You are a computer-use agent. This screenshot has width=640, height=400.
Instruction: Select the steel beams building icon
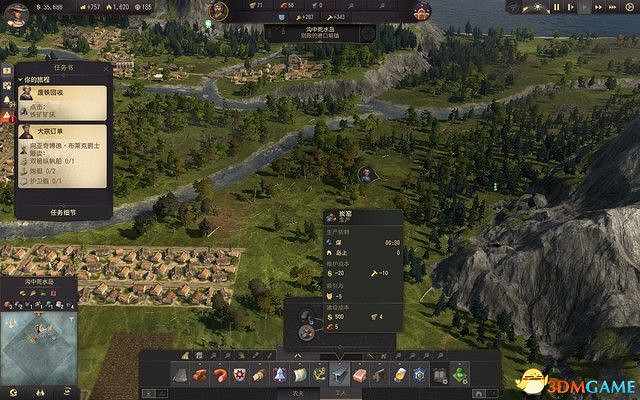click(x=339, y=375)
